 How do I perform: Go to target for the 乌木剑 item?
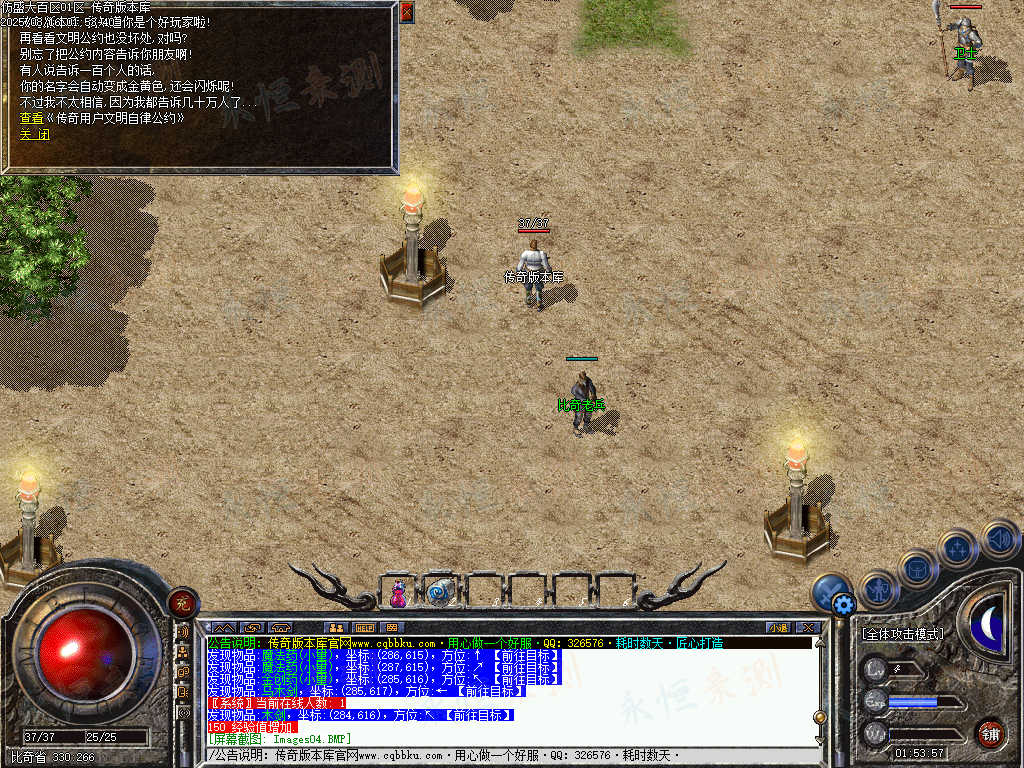488,691
